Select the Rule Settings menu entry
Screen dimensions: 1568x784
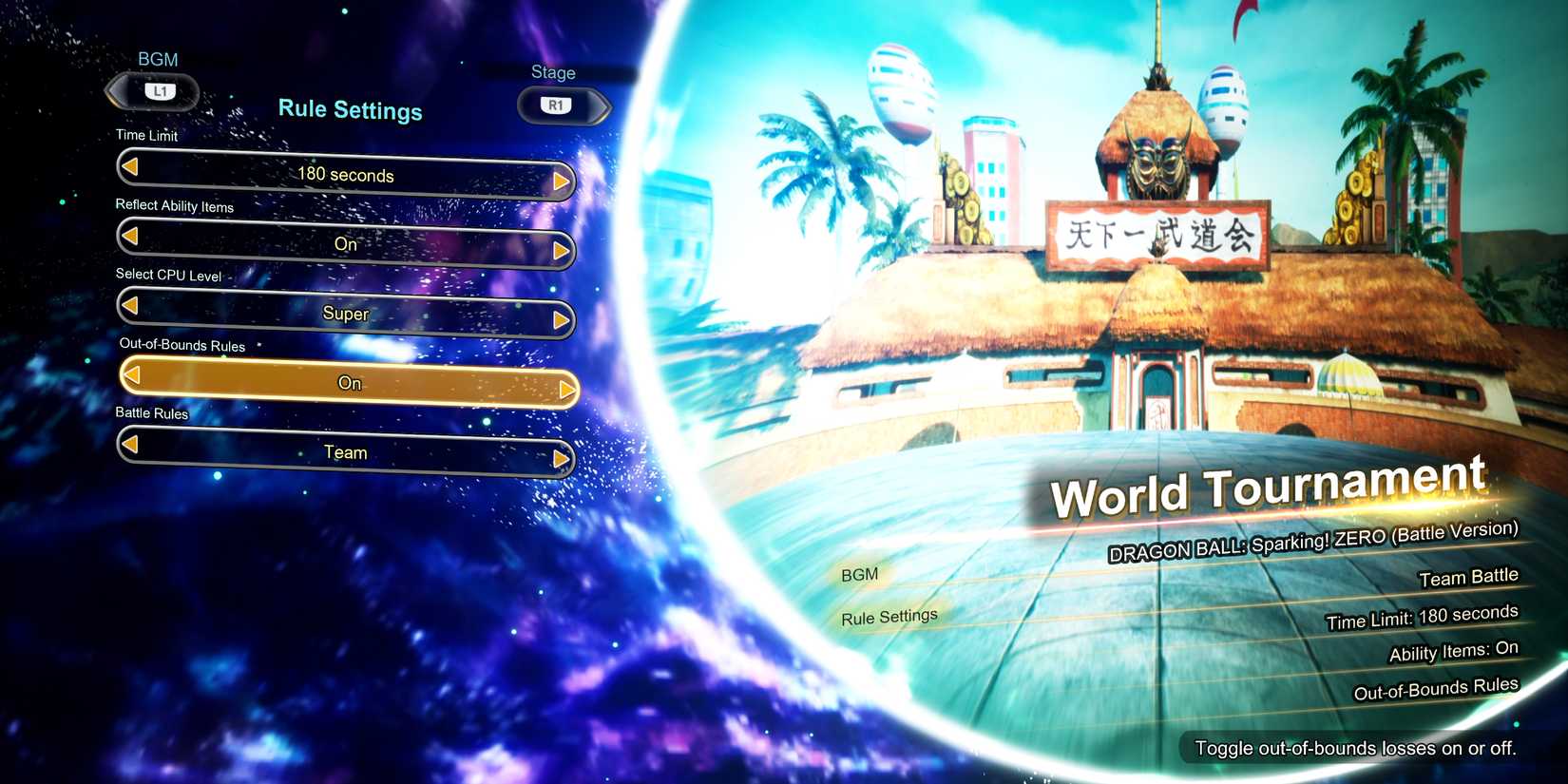[x=888, y=616]
